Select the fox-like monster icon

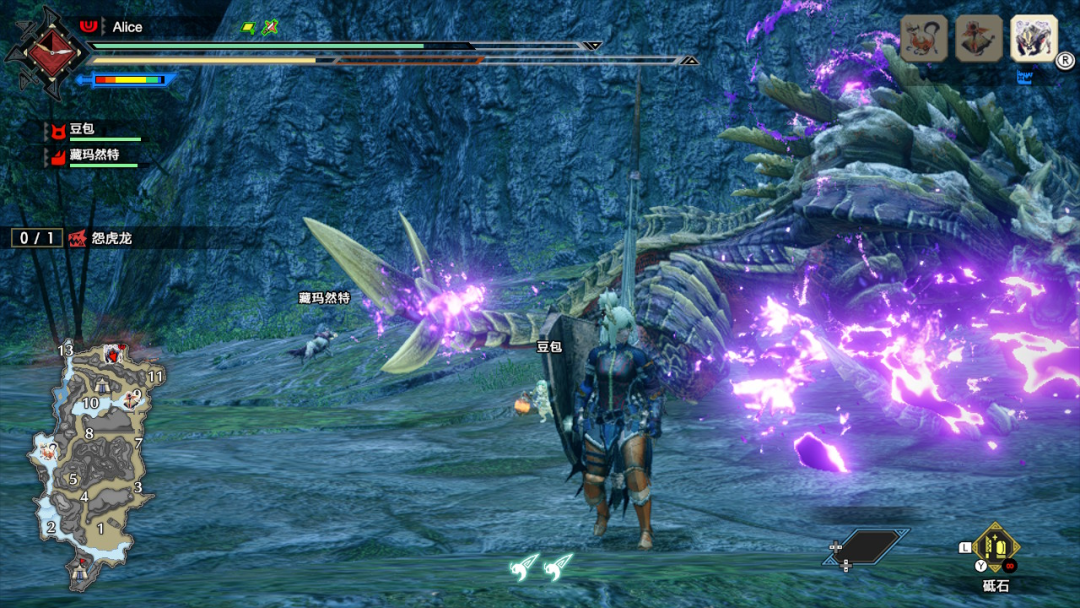click(x=924, y=39)
